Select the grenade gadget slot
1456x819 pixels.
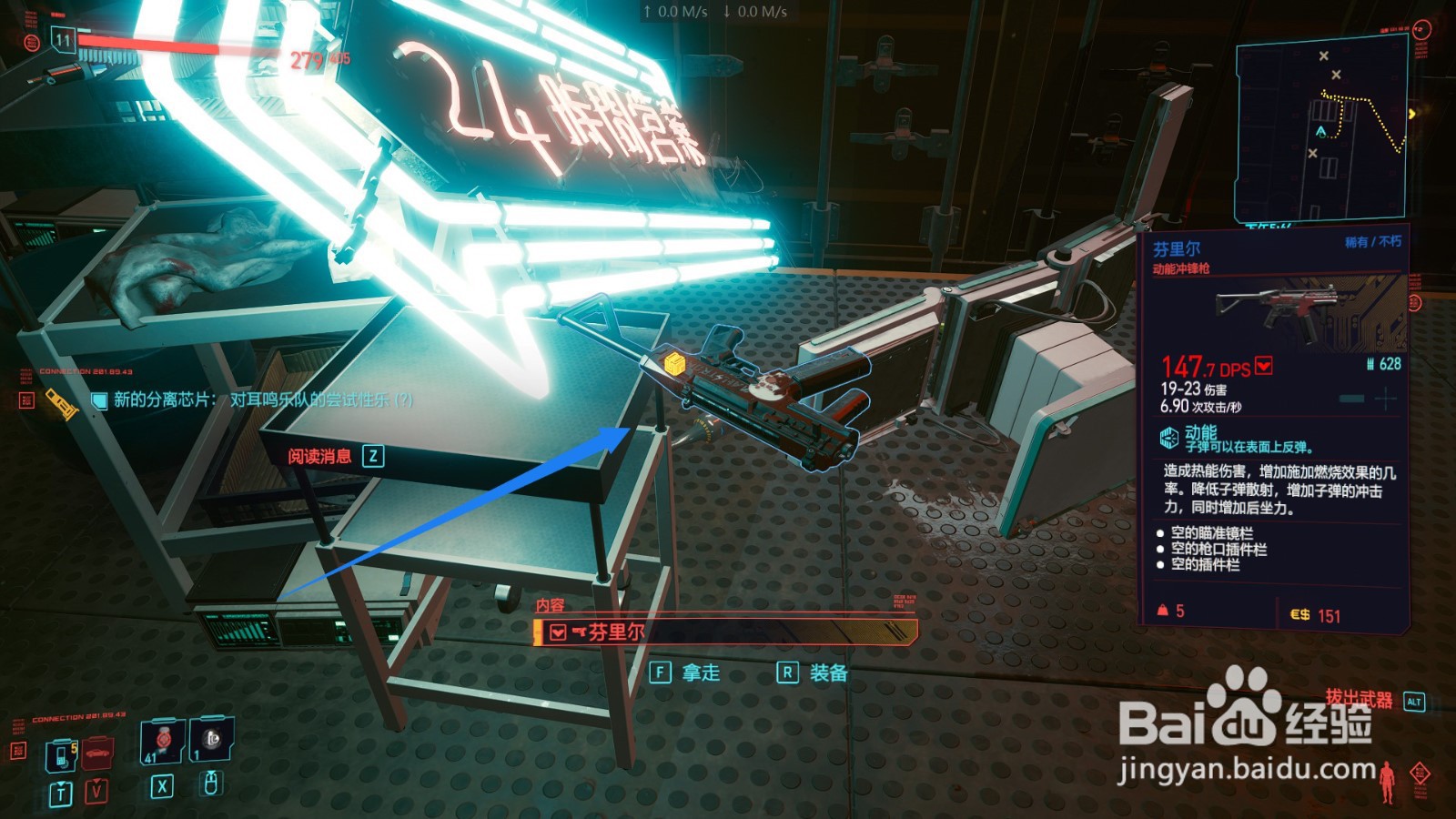tap(211, 741)
